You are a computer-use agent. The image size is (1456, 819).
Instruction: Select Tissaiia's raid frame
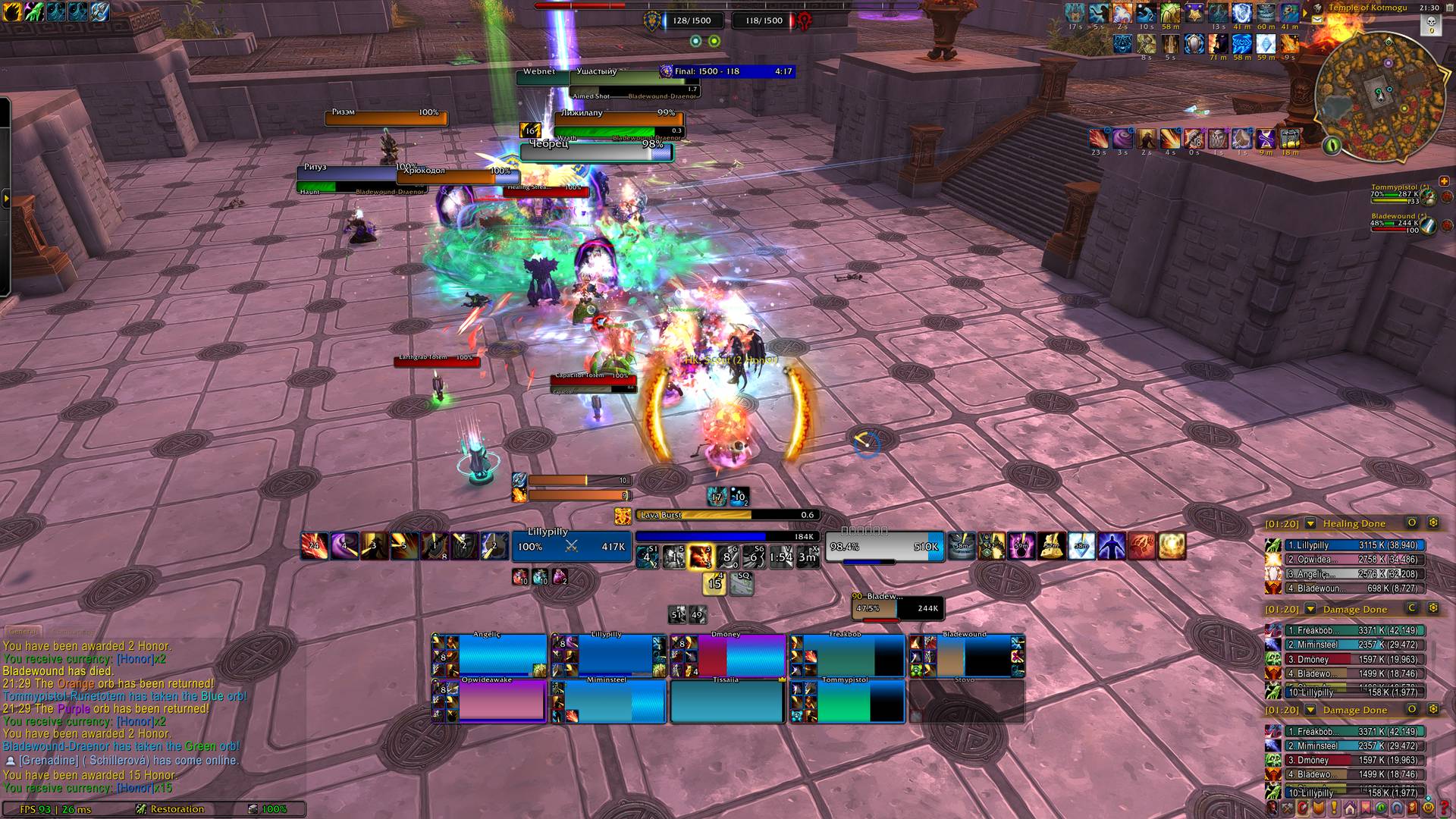click(x=726, y=702)
